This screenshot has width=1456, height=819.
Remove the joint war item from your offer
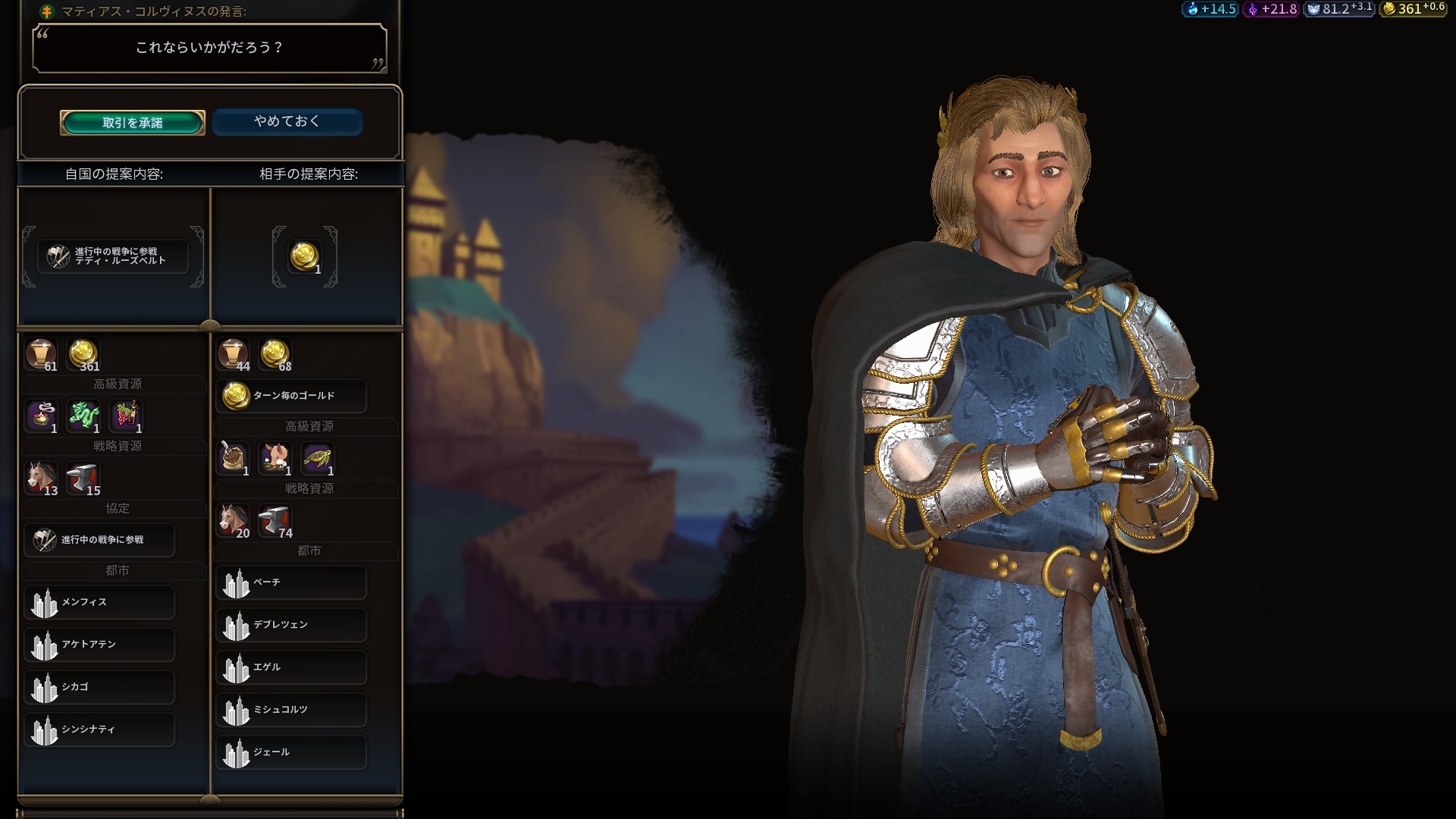113,256
